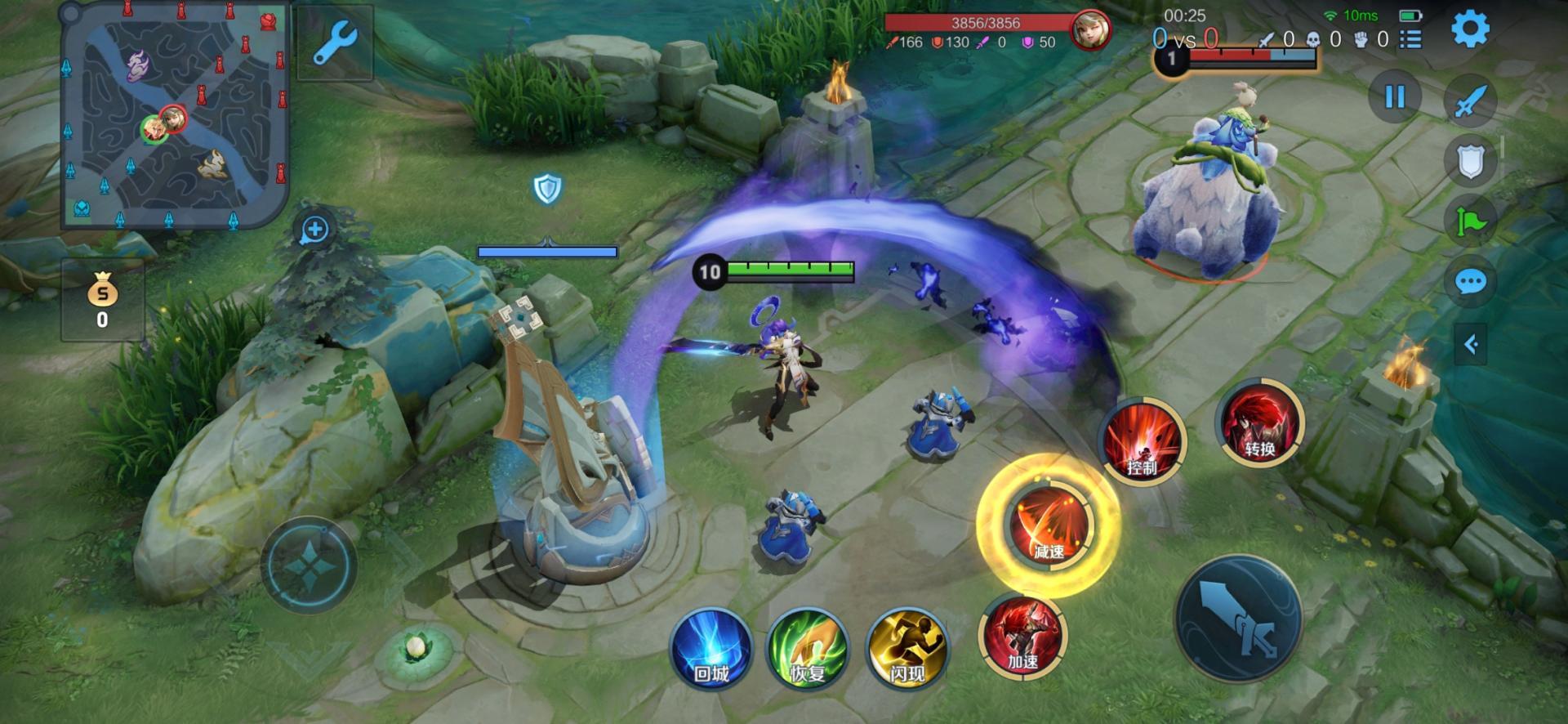
Task: Activate the 回城 recall spell
Action: pos(710,649)
